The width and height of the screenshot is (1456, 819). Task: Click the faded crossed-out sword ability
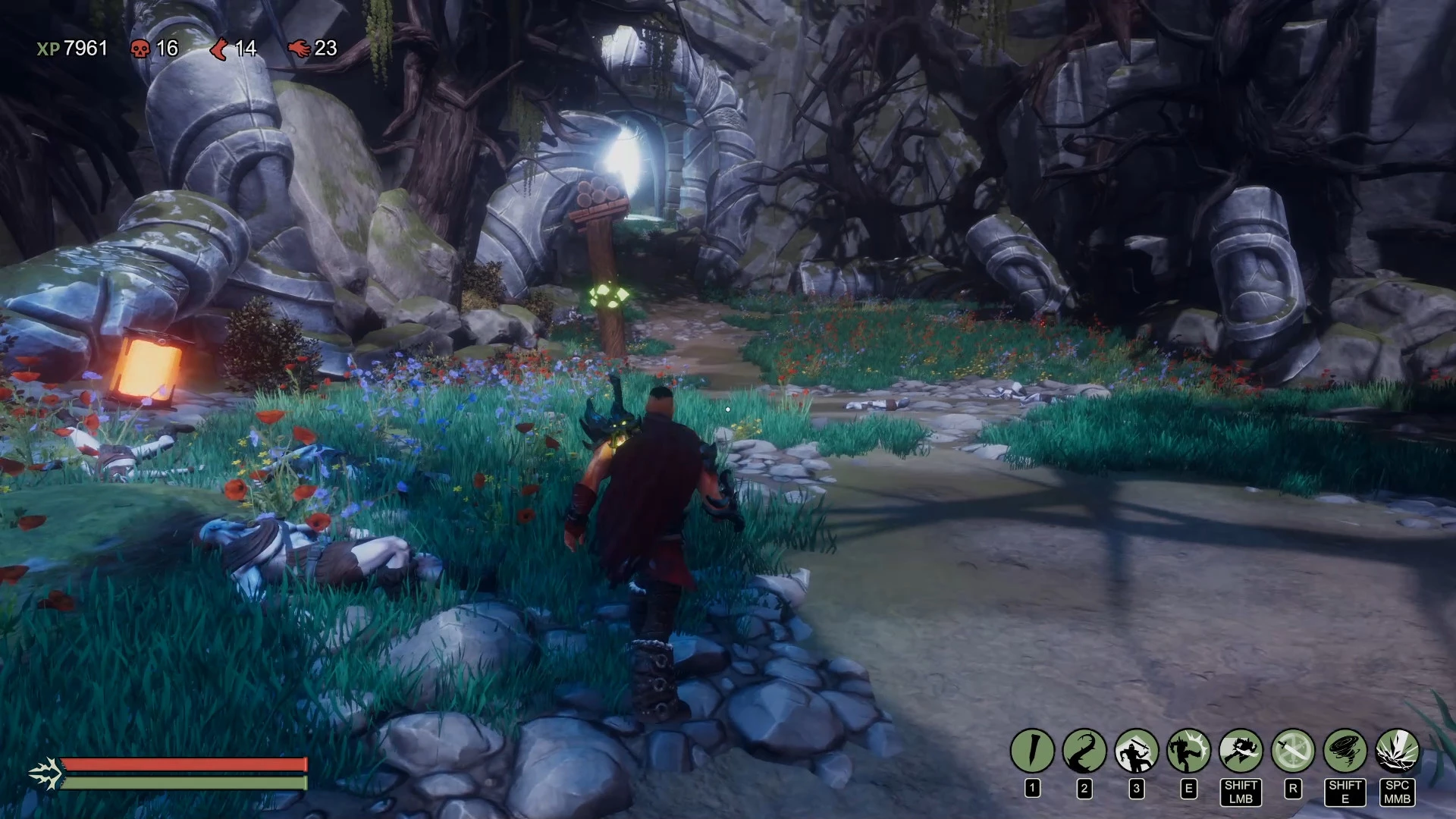pyautogui.click(x=1293, y=751)
